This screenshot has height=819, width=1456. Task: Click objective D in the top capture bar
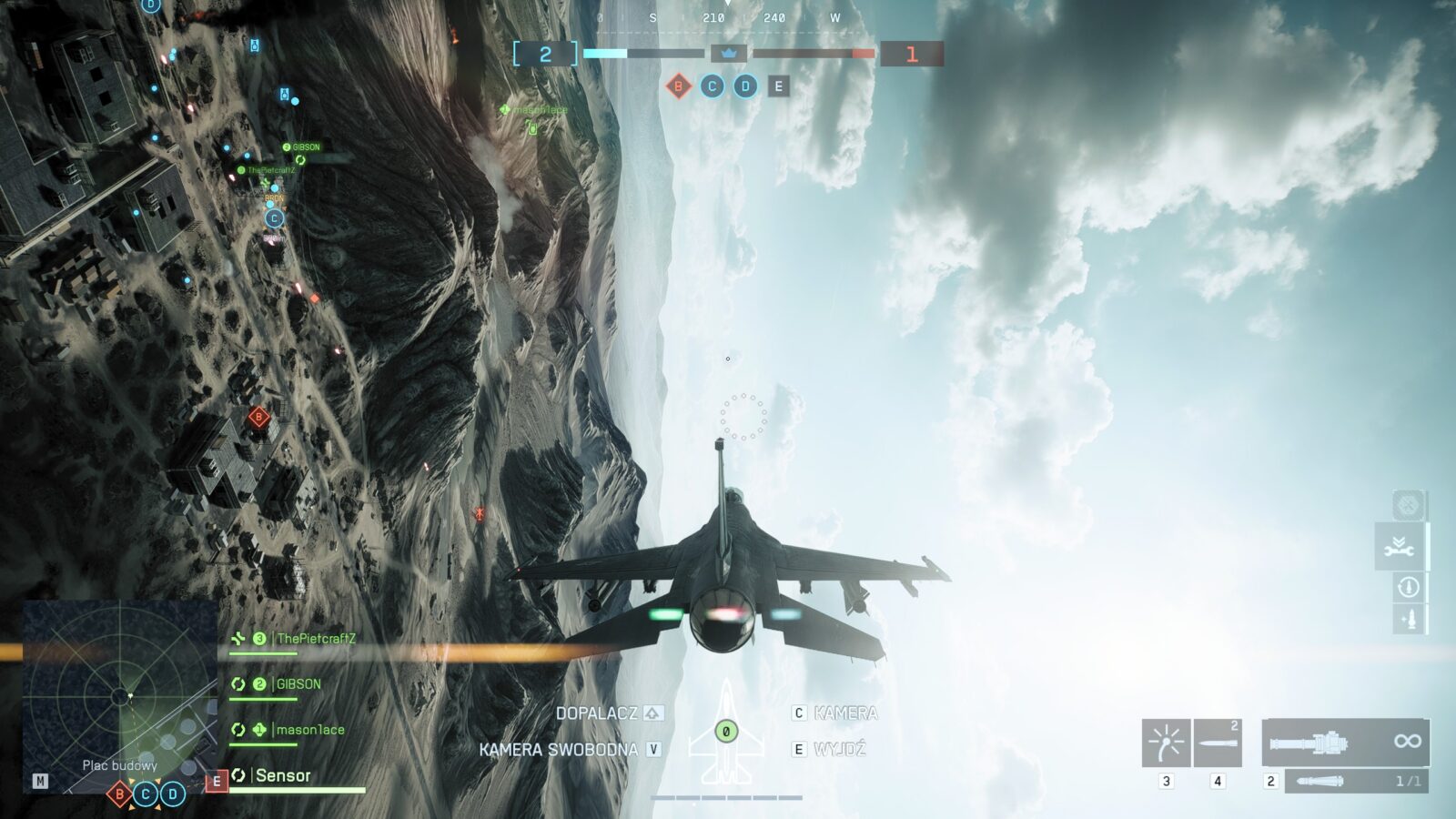point(744,86)
